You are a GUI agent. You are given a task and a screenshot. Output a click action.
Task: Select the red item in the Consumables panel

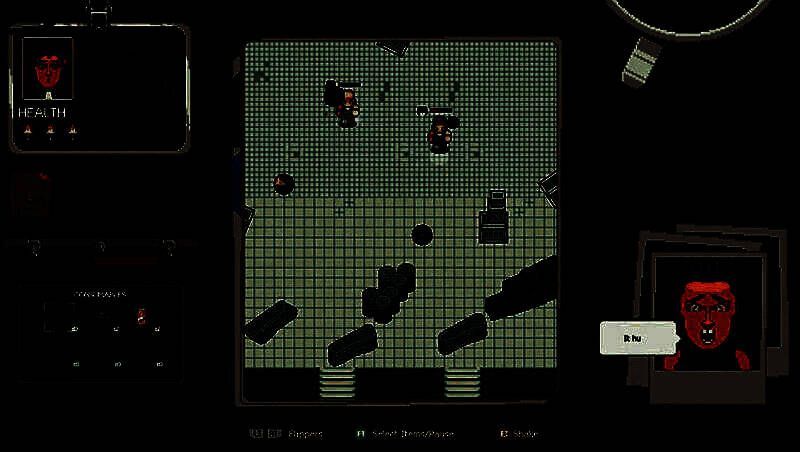click(141, 317)
